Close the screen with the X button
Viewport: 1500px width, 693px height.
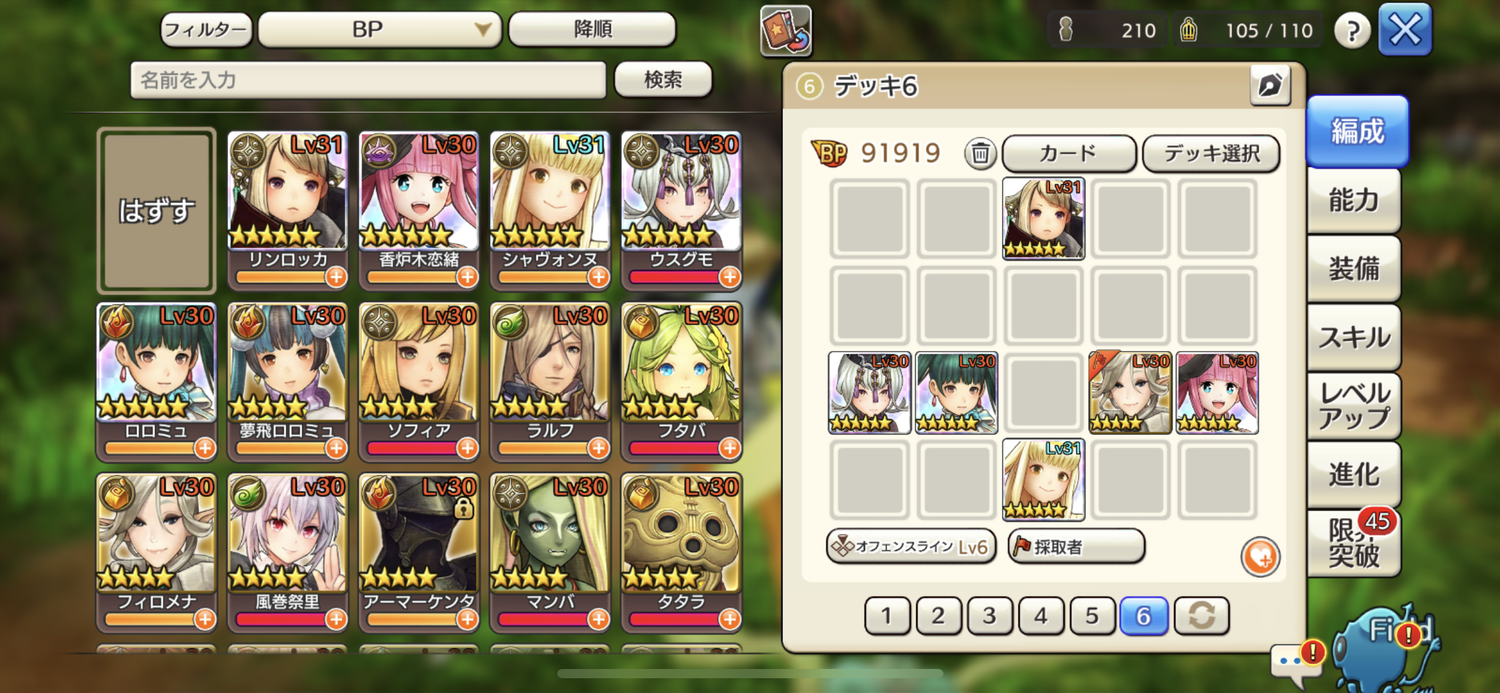(x=1404, y=30)
